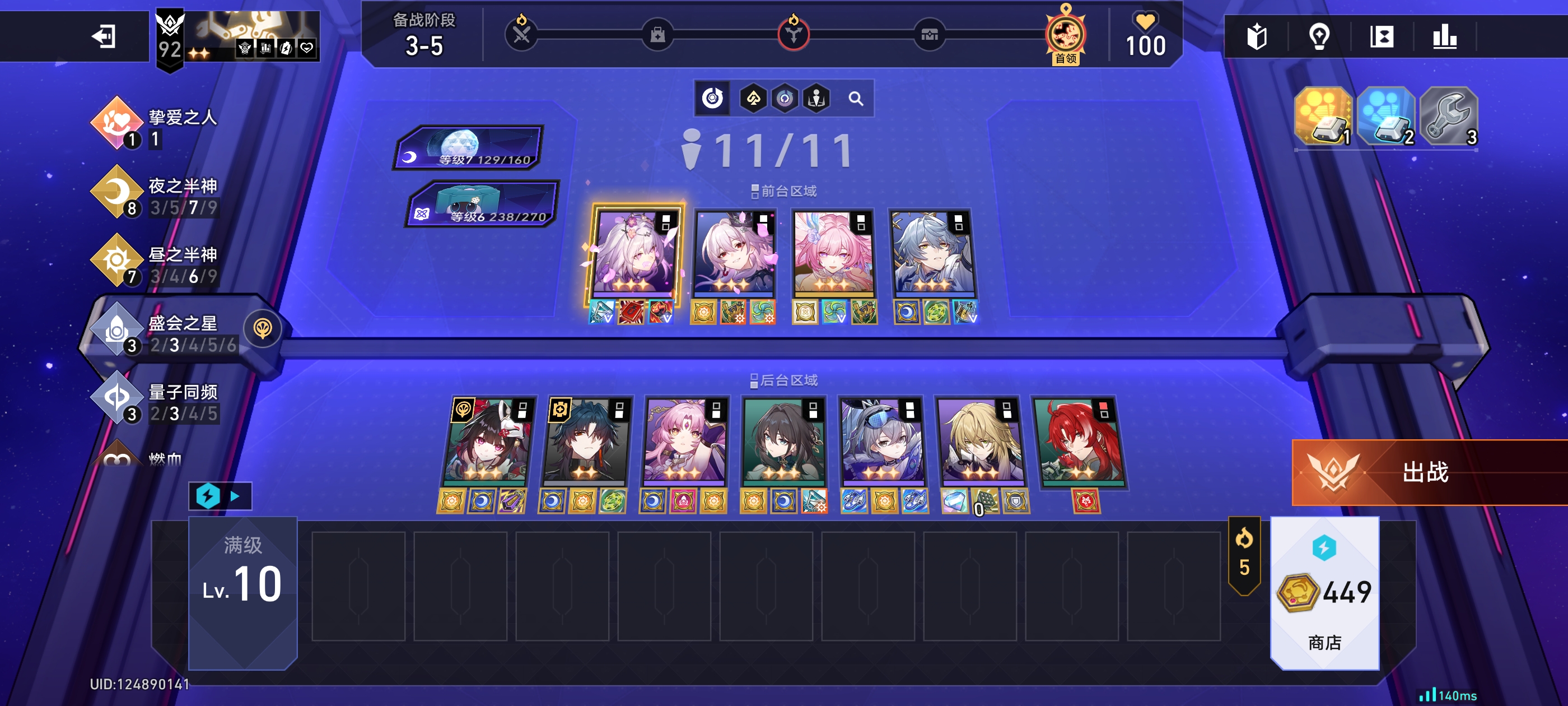Select the 量子同频 bond entry
1568x706 pixels.
155,402
